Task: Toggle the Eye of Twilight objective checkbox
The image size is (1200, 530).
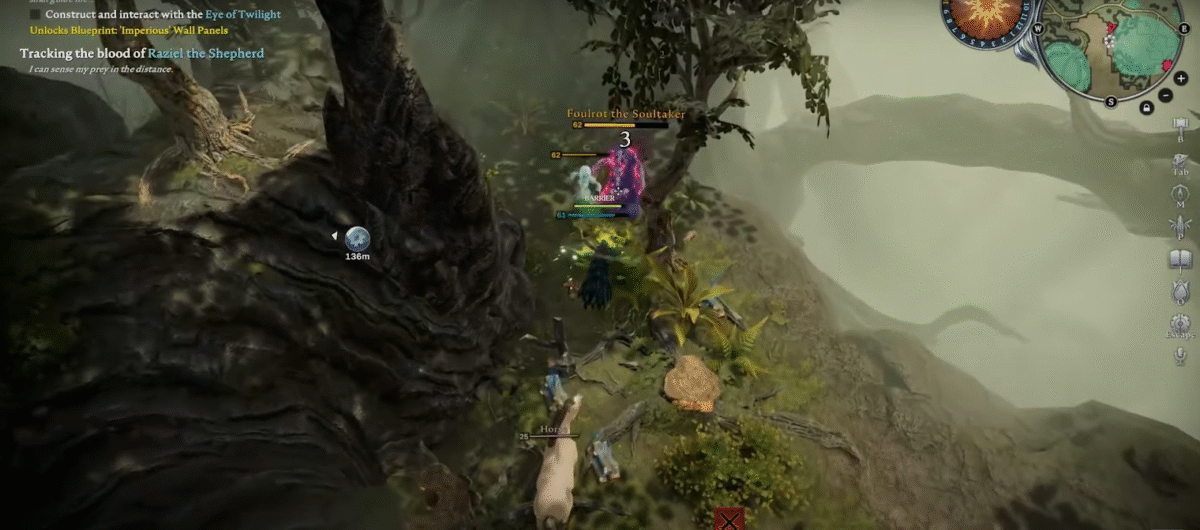Action: tap(36, 15)
